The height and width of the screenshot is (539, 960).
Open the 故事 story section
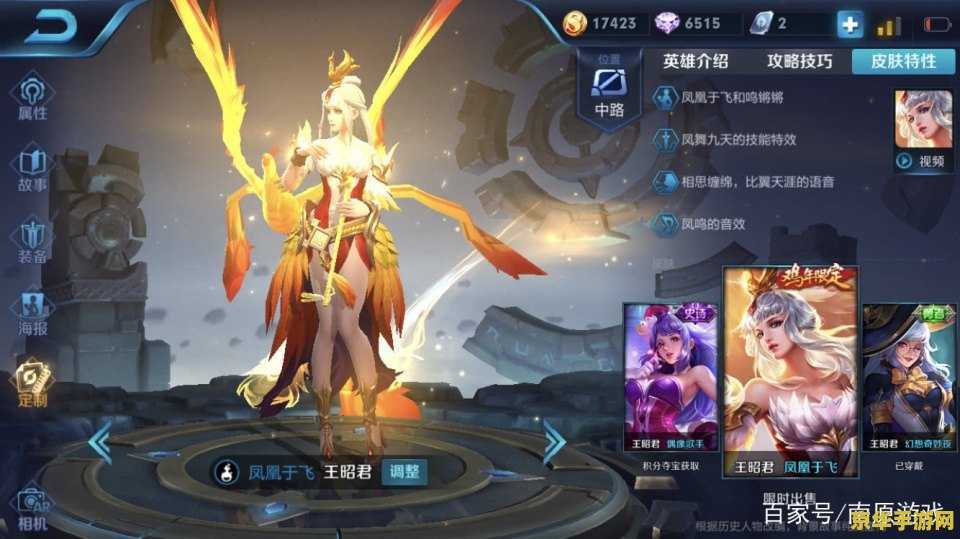(31, 169)
